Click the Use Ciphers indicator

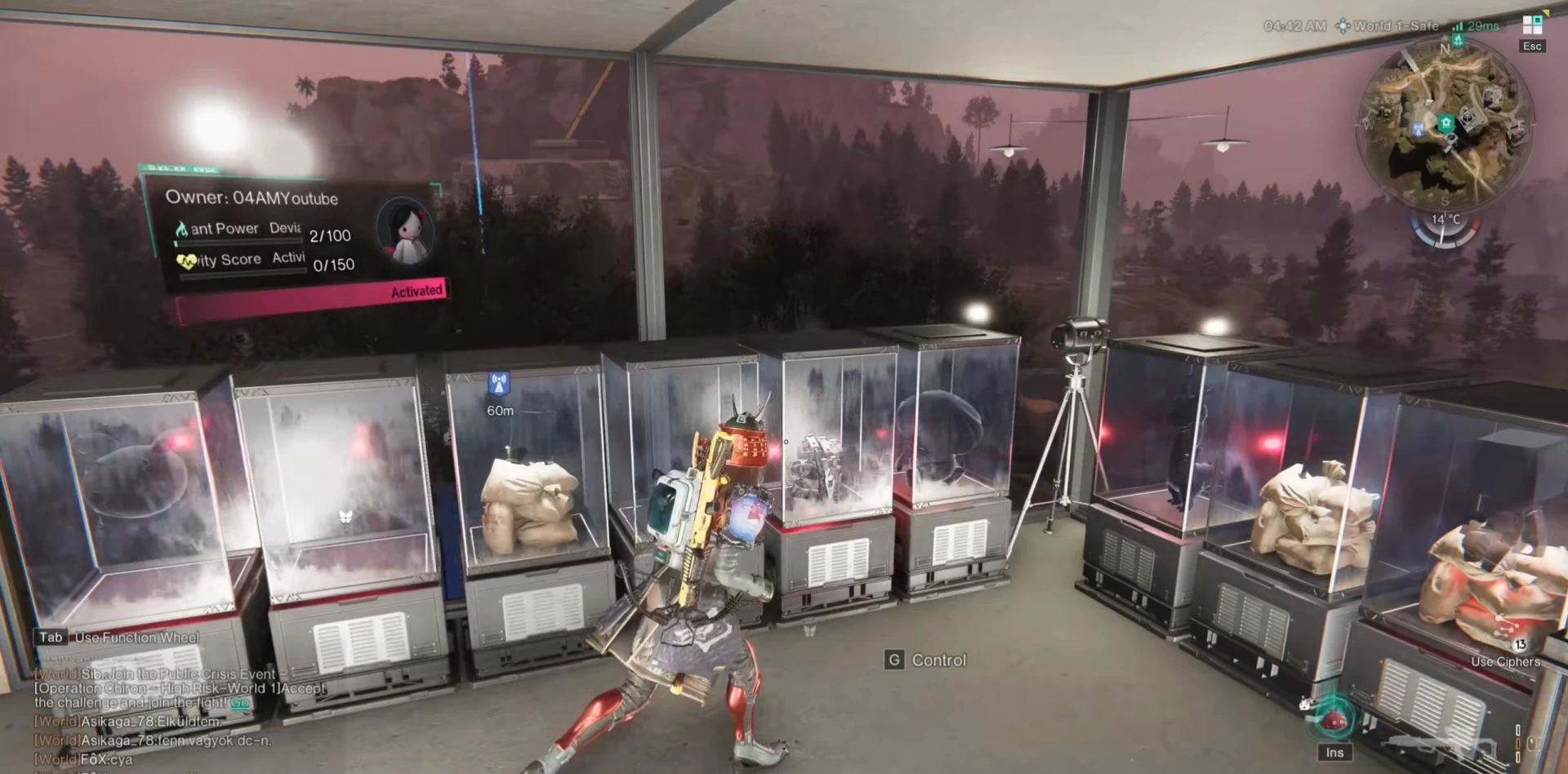(x=1505, y=661)
